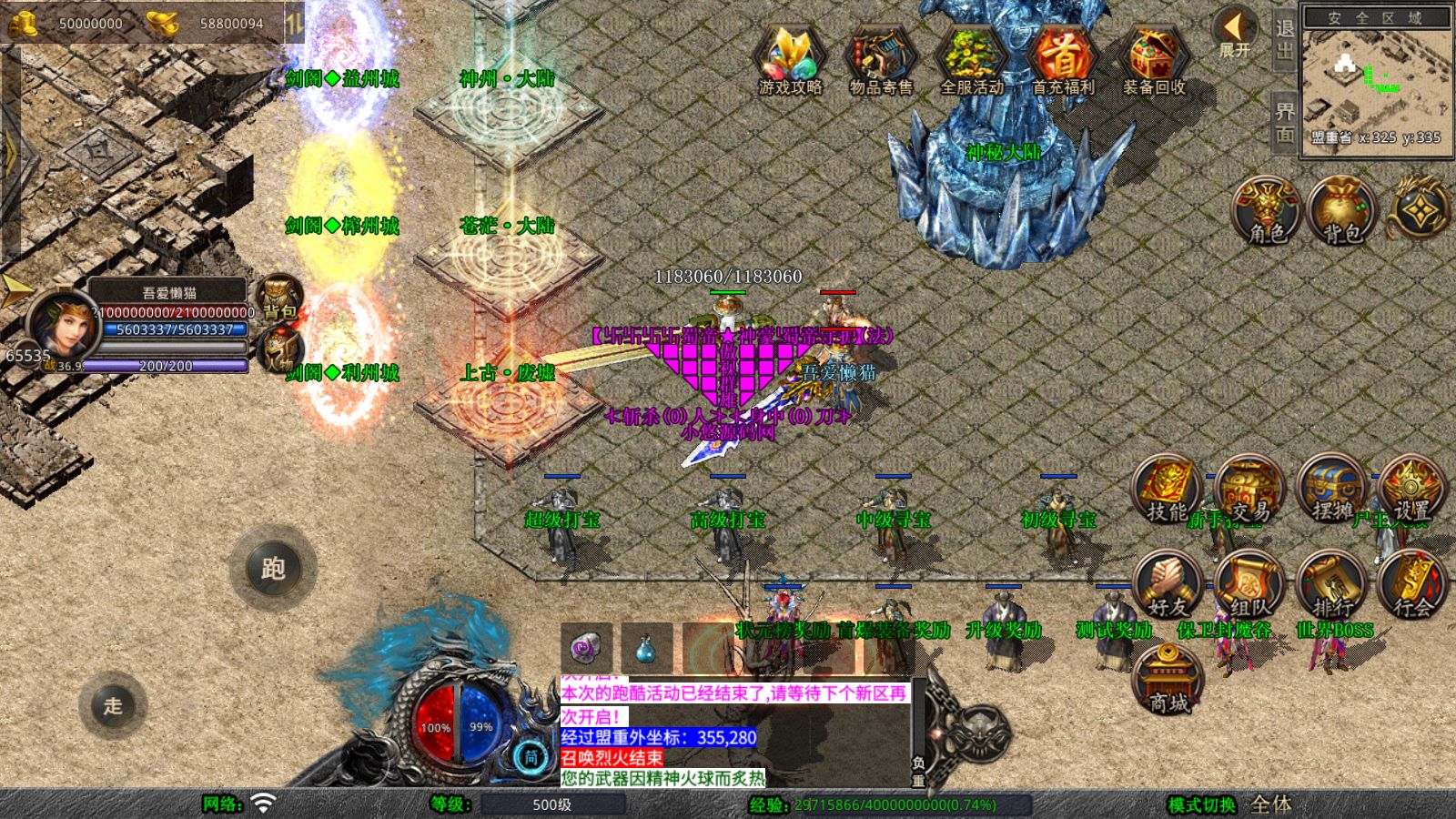The image size is (1456, 819).
Task: Click the 退出 exit button
Action: 1284,40
